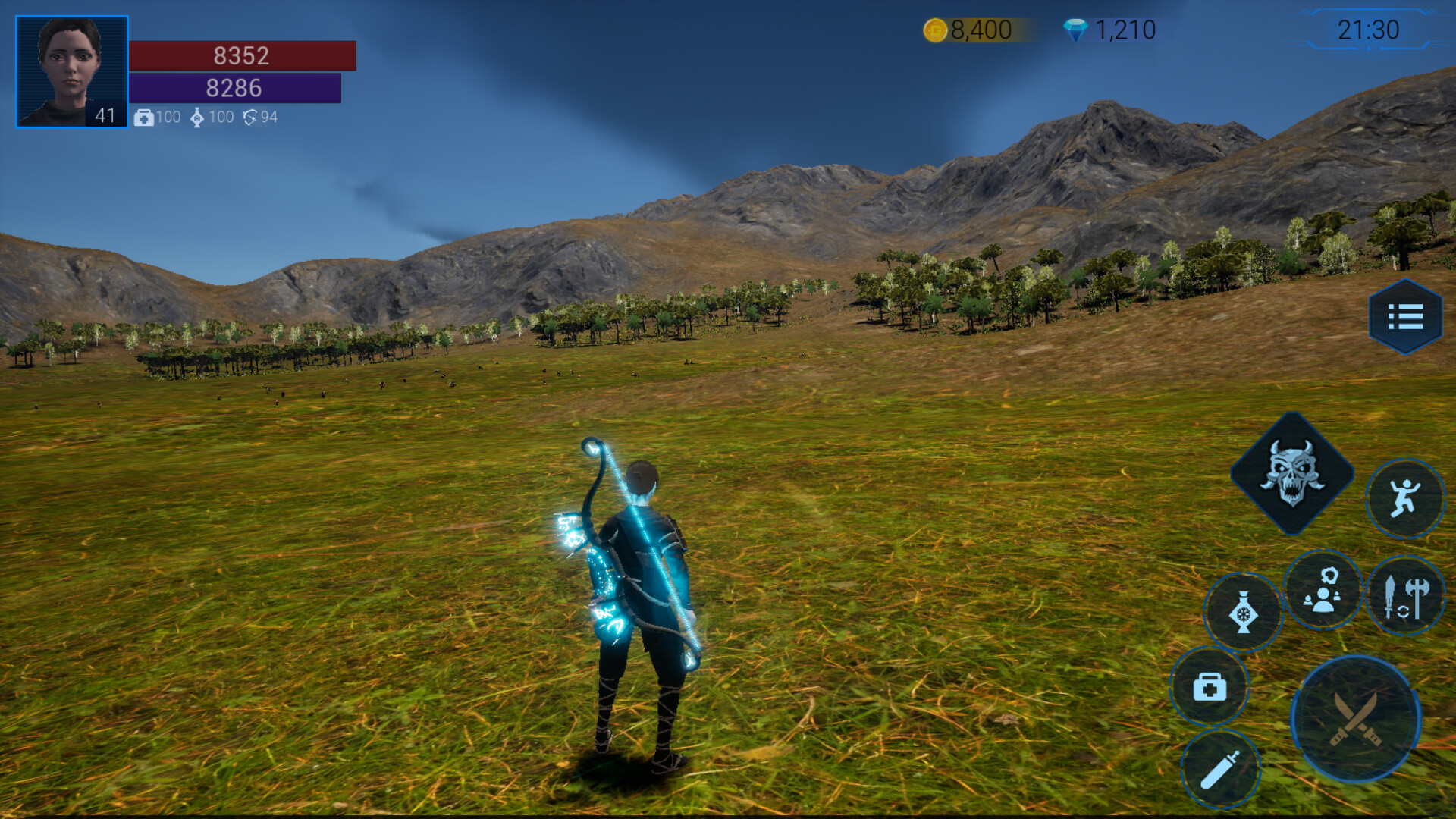This screenshot has width=1456, height=819.
Task: Tap the bow stat icon showing 94
Action: 250,118
